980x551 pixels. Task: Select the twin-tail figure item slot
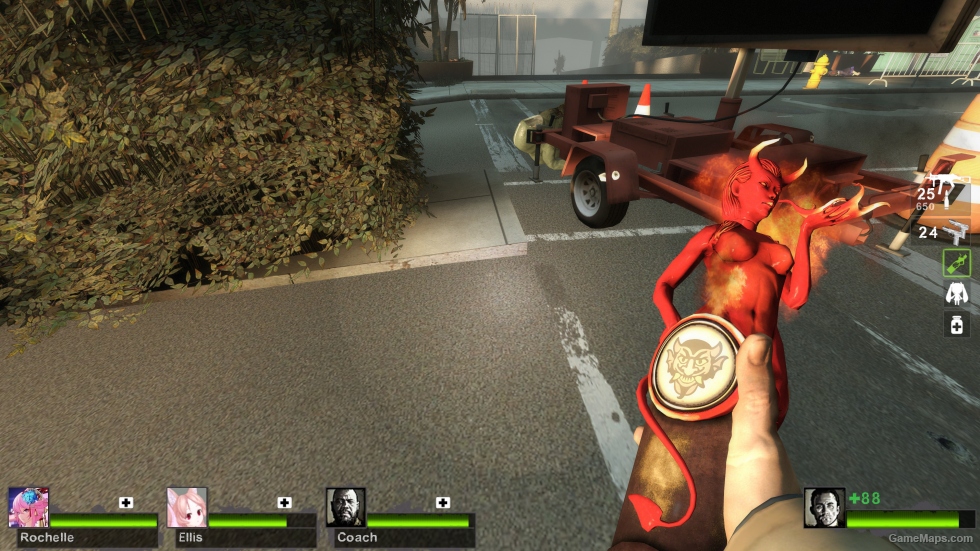957,293
